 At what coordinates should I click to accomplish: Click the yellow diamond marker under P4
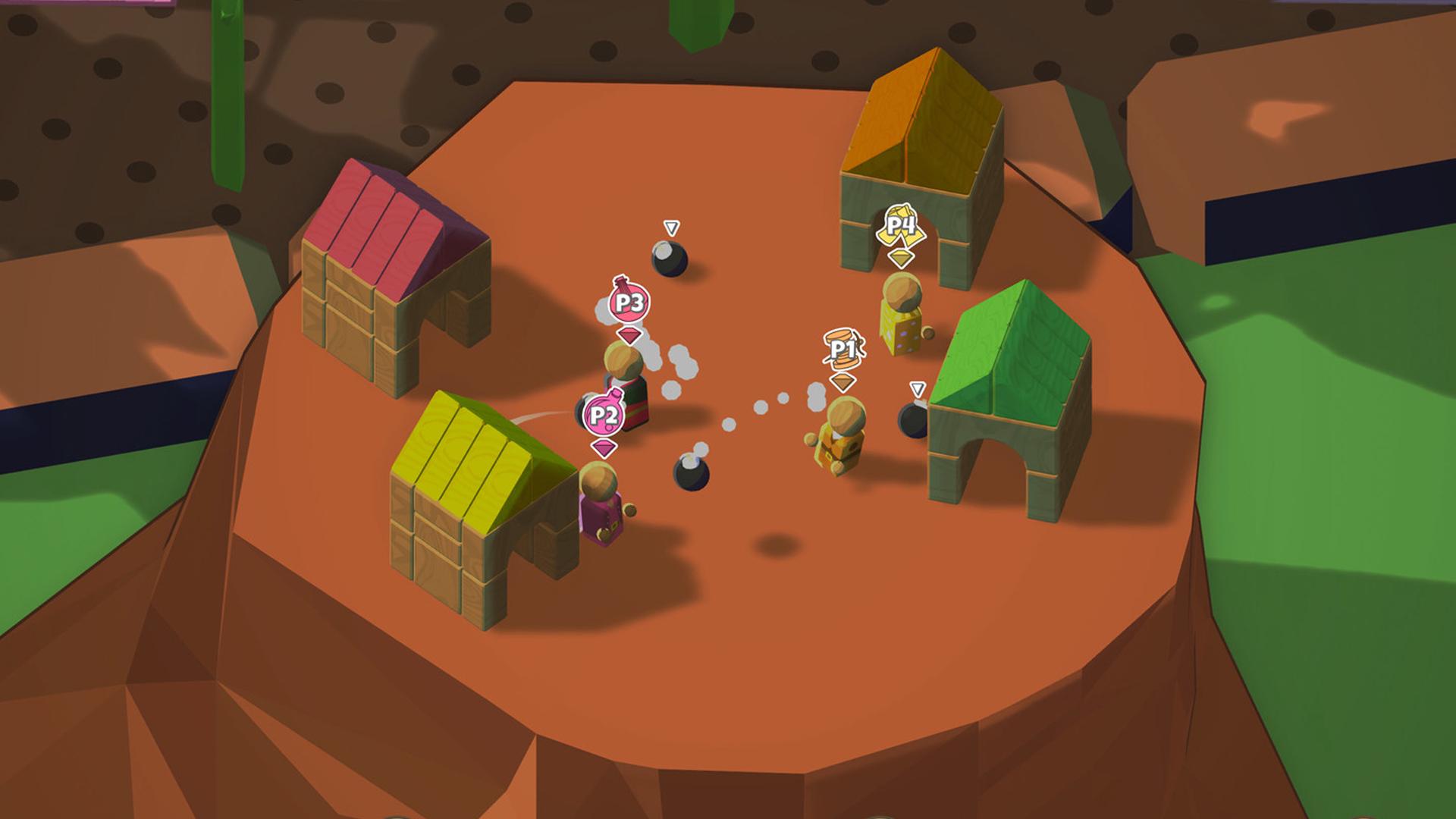tap(899, 258)
